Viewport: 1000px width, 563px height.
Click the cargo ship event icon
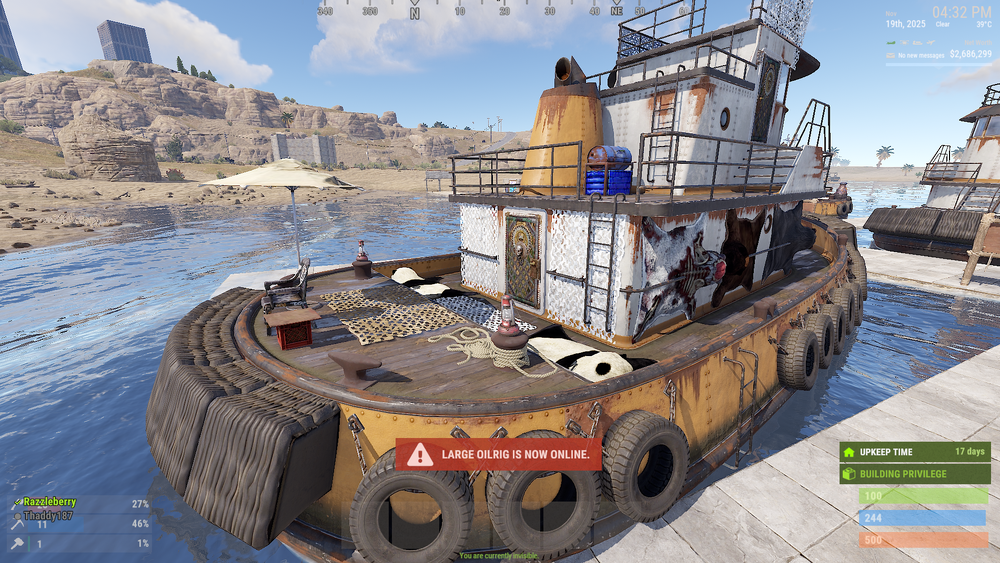[917, 42]
